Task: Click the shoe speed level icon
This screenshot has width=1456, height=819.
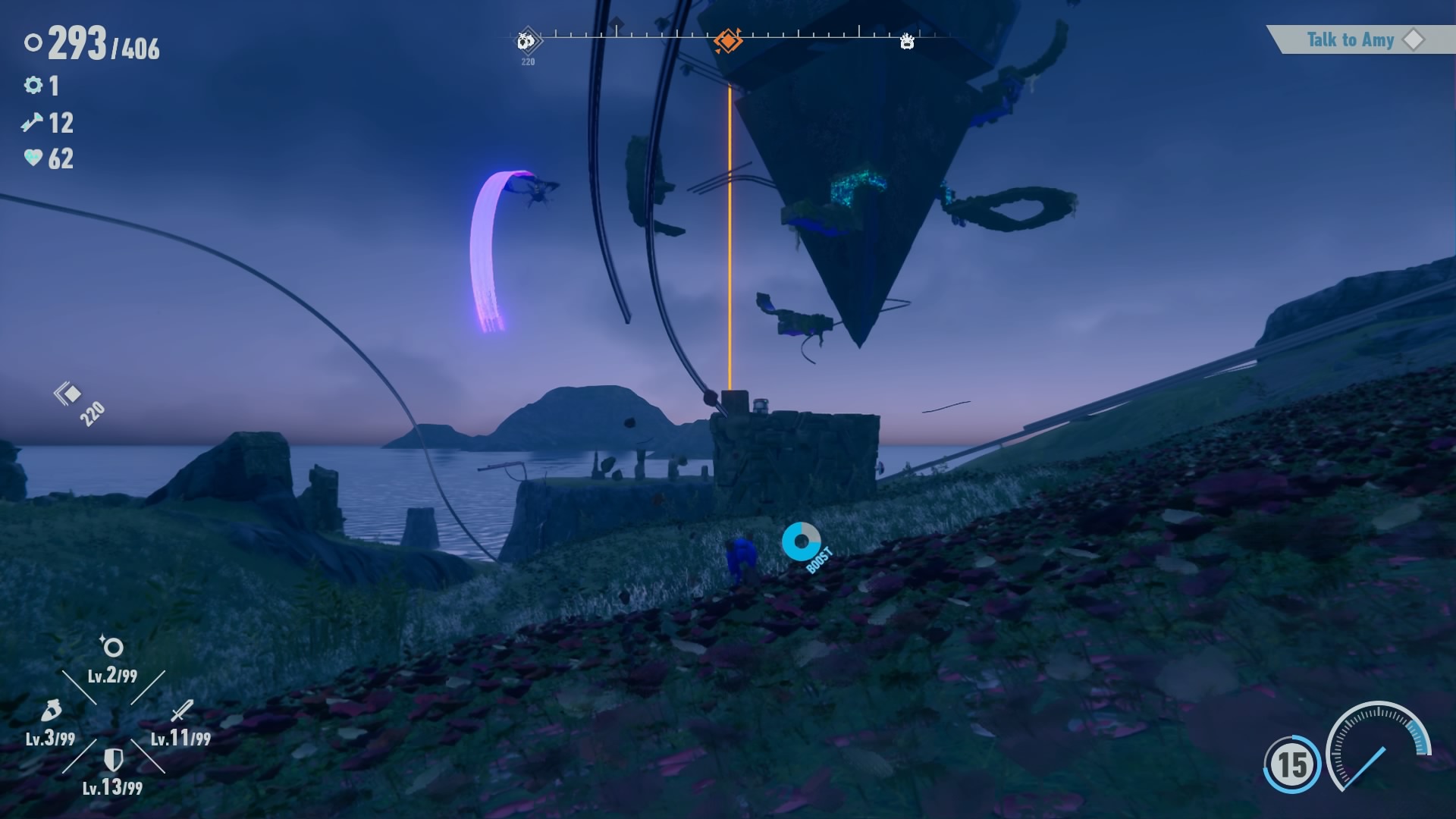Action: pyautogui.click(x=50, y=711)
